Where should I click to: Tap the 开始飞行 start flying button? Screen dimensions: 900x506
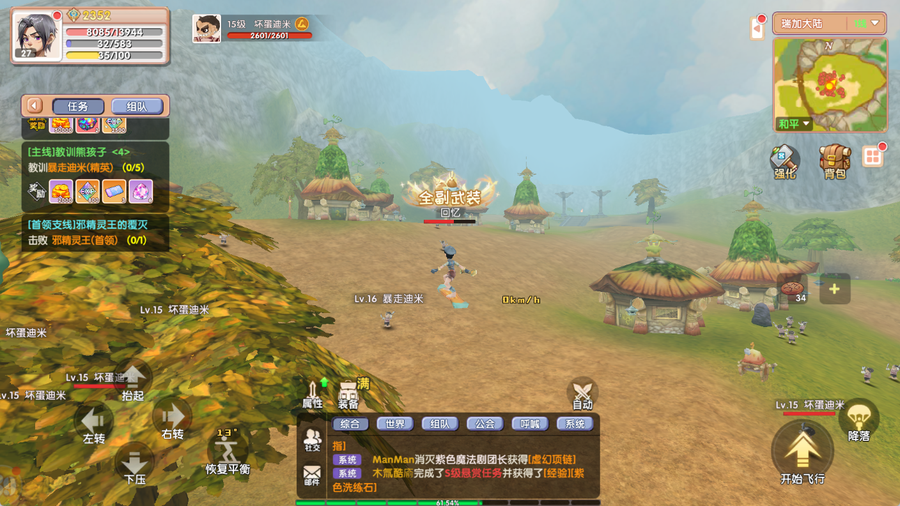point(802,454)
